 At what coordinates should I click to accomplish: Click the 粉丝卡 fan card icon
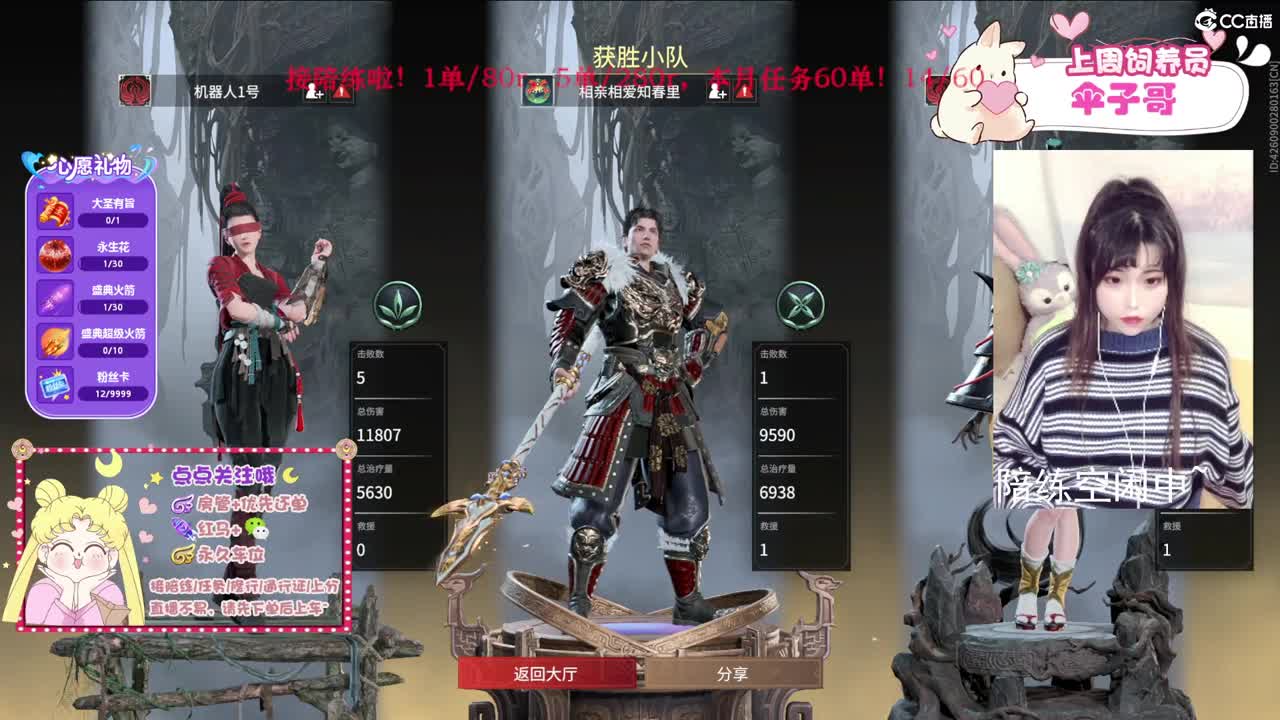click(53, 385)
